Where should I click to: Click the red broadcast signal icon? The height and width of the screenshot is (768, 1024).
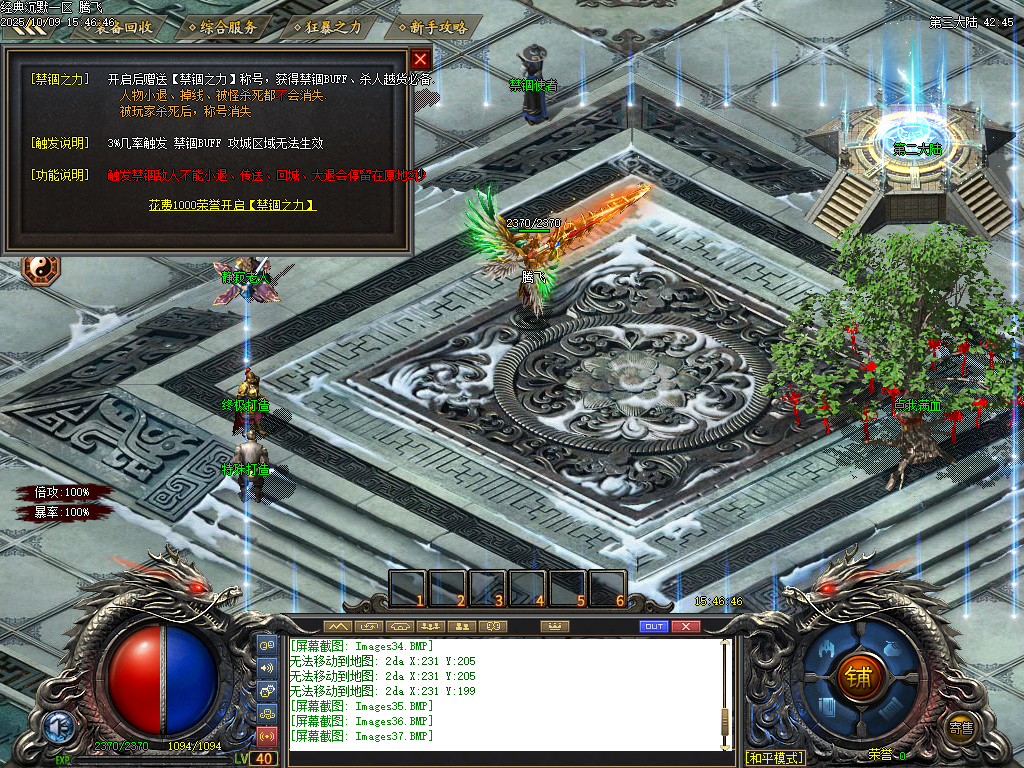[x=267, y=737]
